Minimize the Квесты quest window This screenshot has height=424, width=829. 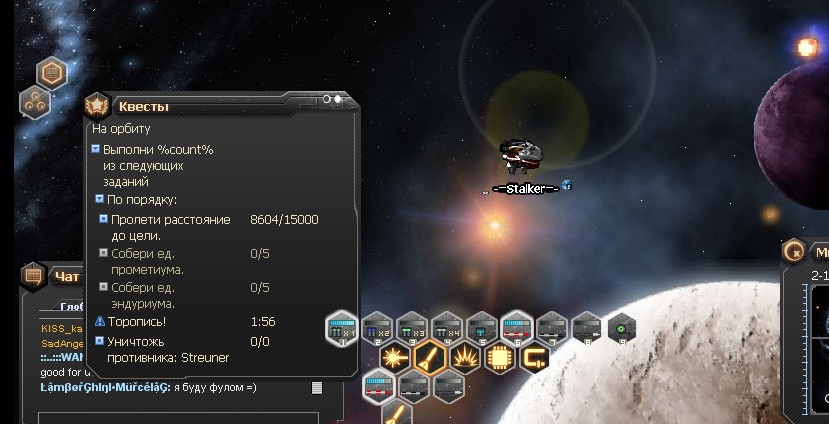(x=327, y=99)
